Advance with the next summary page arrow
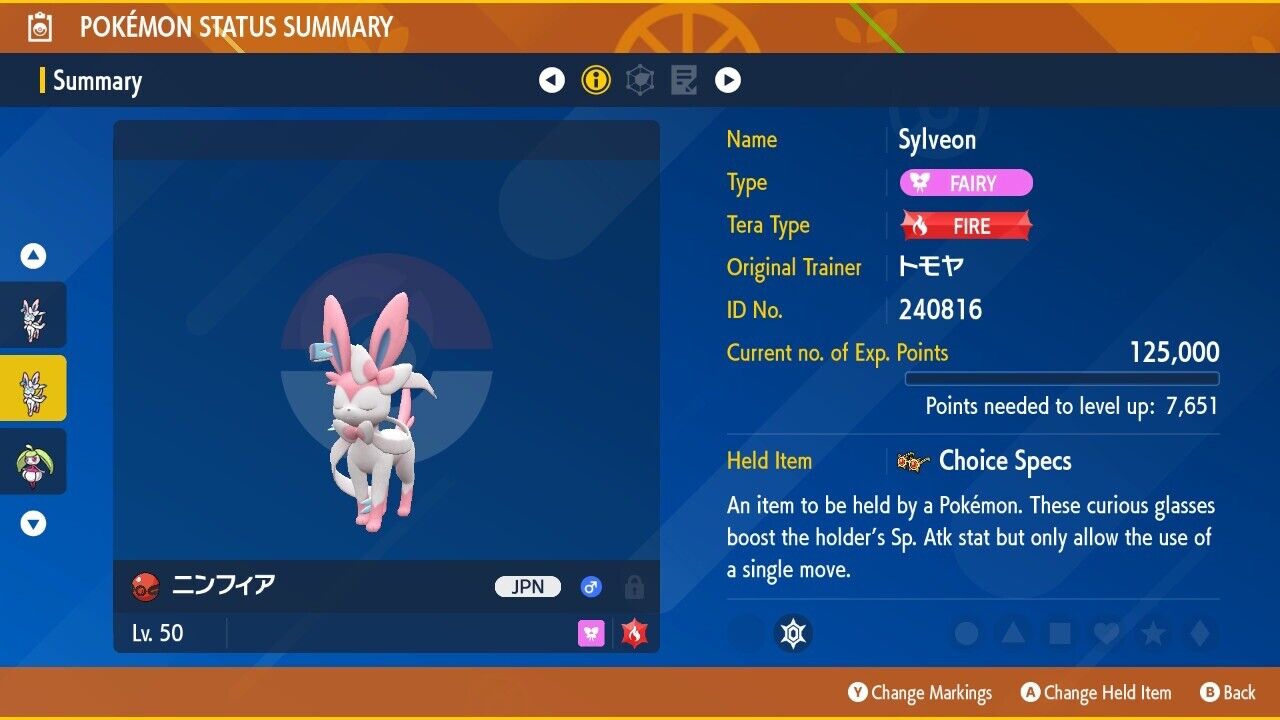 tap(728, 80)
